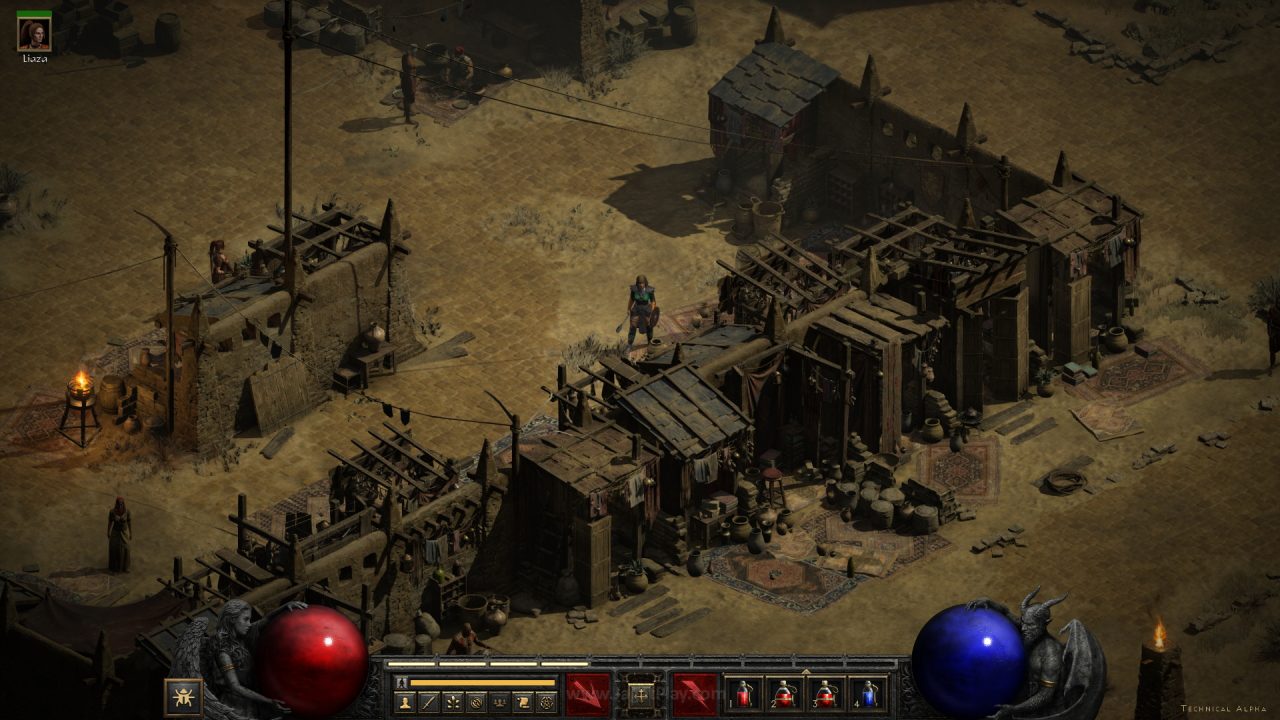This screenshot has height=720, width=1280.
Task: Use the red healing potion in belt slot 1
Action: coord(743,694)
